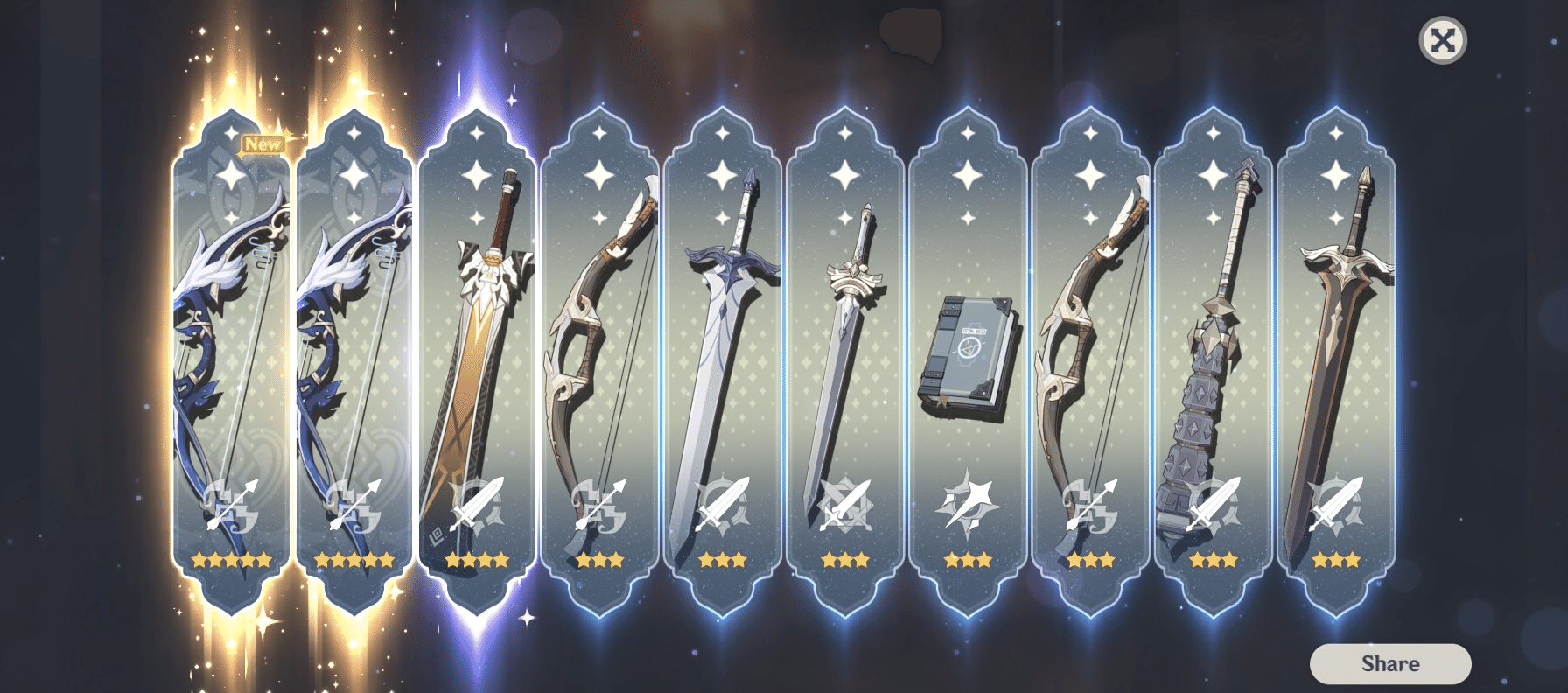Click the New badge on the first card
Image resolution: width=1568 pixels, height=693 pixels.
[262, 144]
